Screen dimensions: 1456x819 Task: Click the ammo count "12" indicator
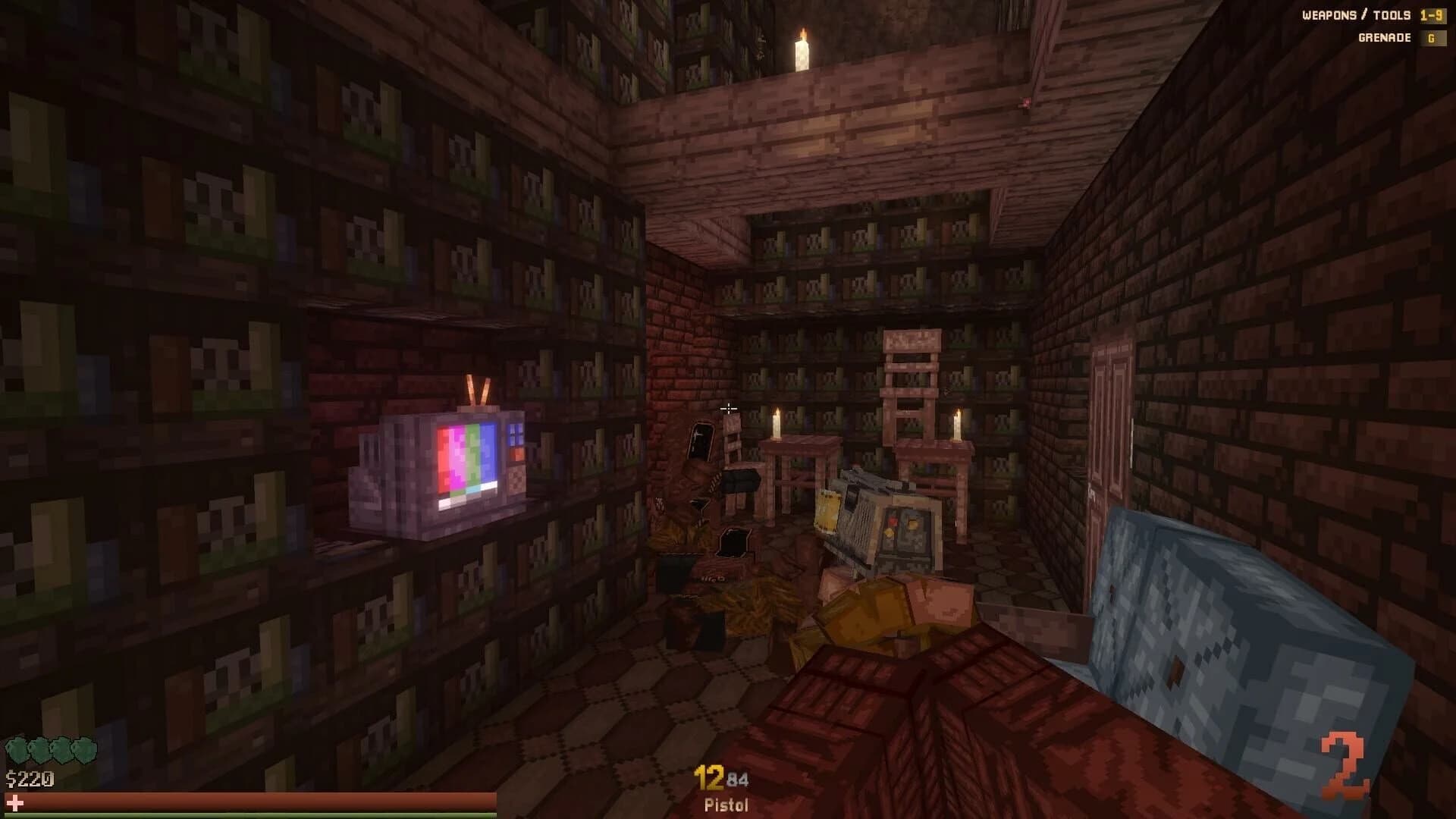point(708,778)
